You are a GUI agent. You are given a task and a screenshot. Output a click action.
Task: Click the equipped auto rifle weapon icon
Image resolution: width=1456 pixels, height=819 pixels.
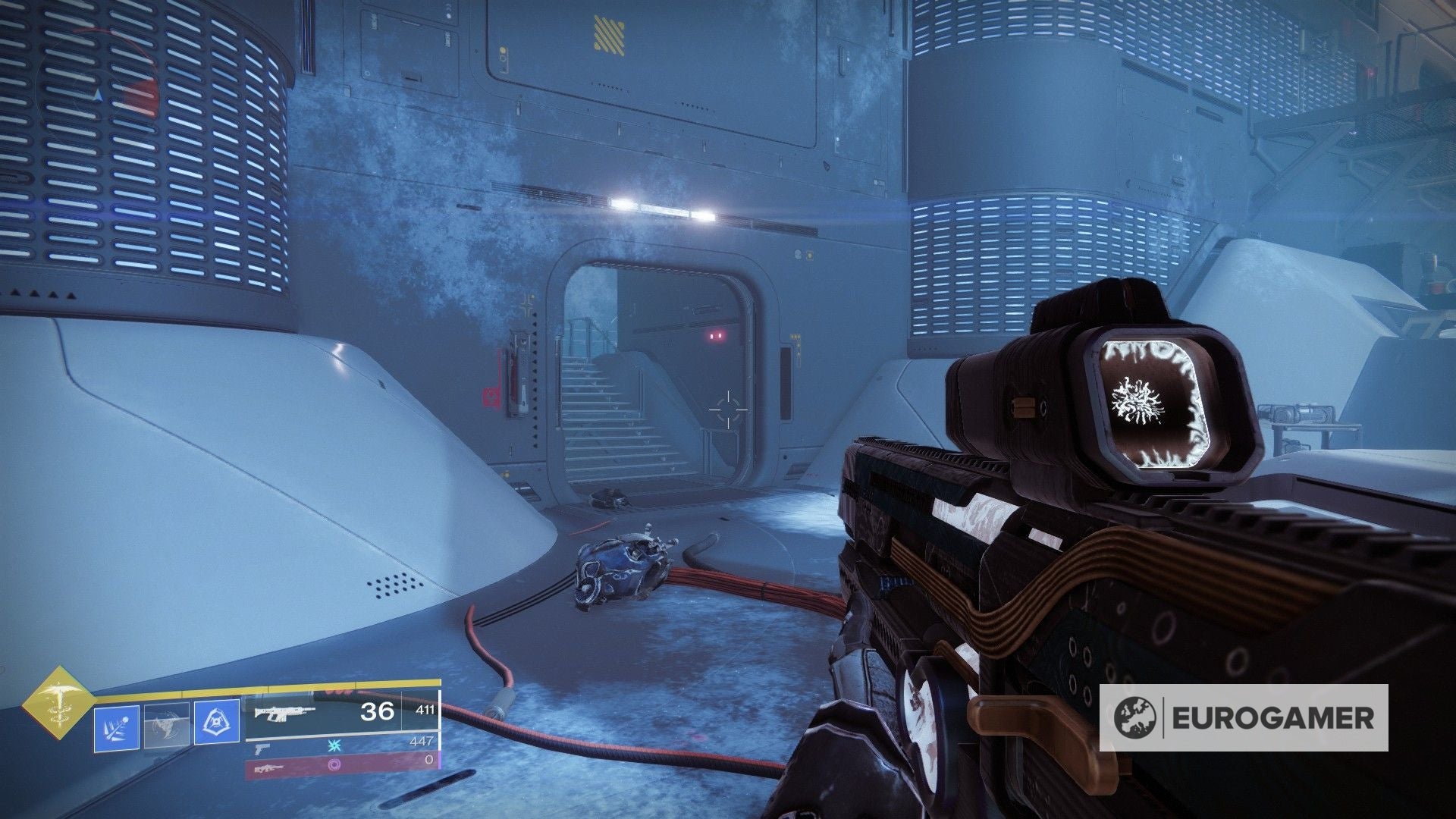284,714
